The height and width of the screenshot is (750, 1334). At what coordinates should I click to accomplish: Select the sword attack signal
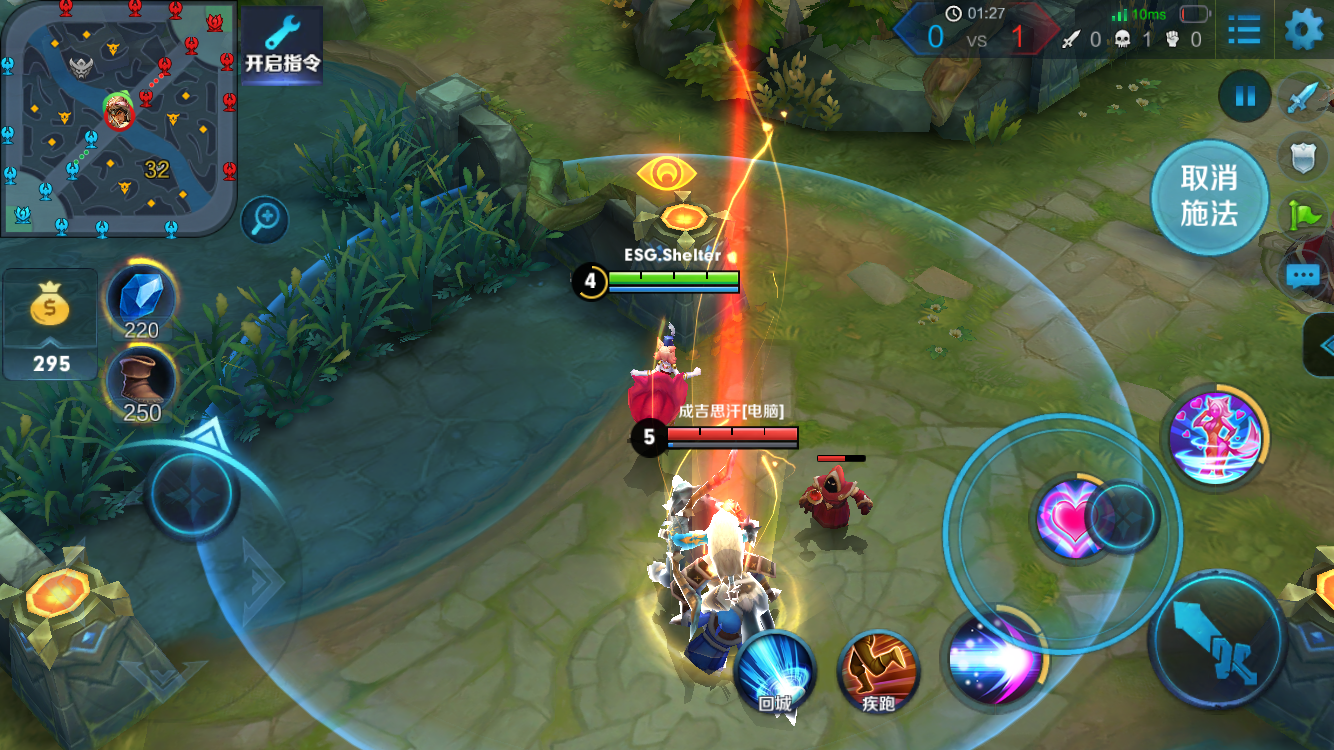coord(1303,98)
